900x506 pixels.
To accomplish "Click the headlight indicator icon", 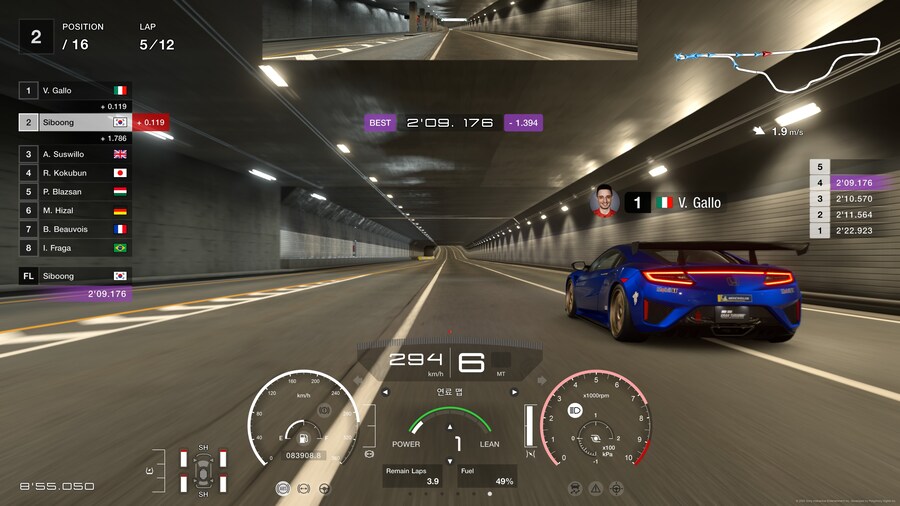I will (575, 410).
